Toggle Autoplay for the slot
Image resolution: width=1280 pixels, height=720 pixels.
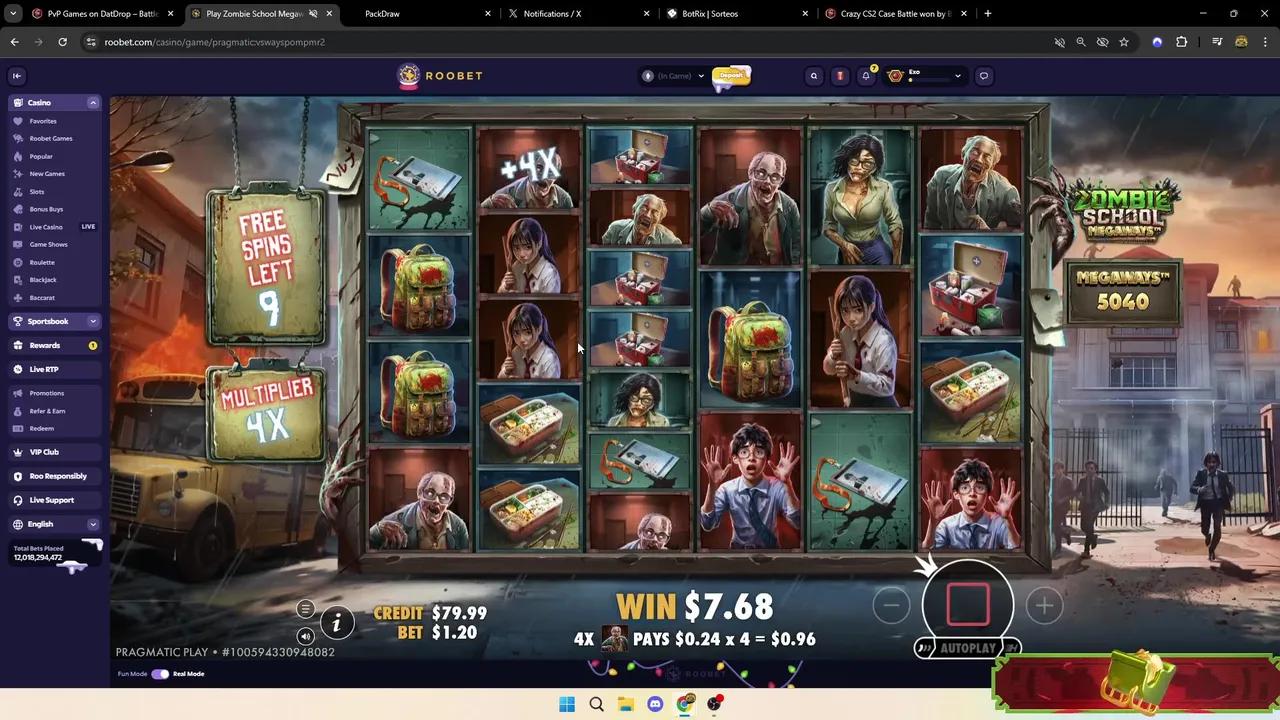(x=966, y=647)
